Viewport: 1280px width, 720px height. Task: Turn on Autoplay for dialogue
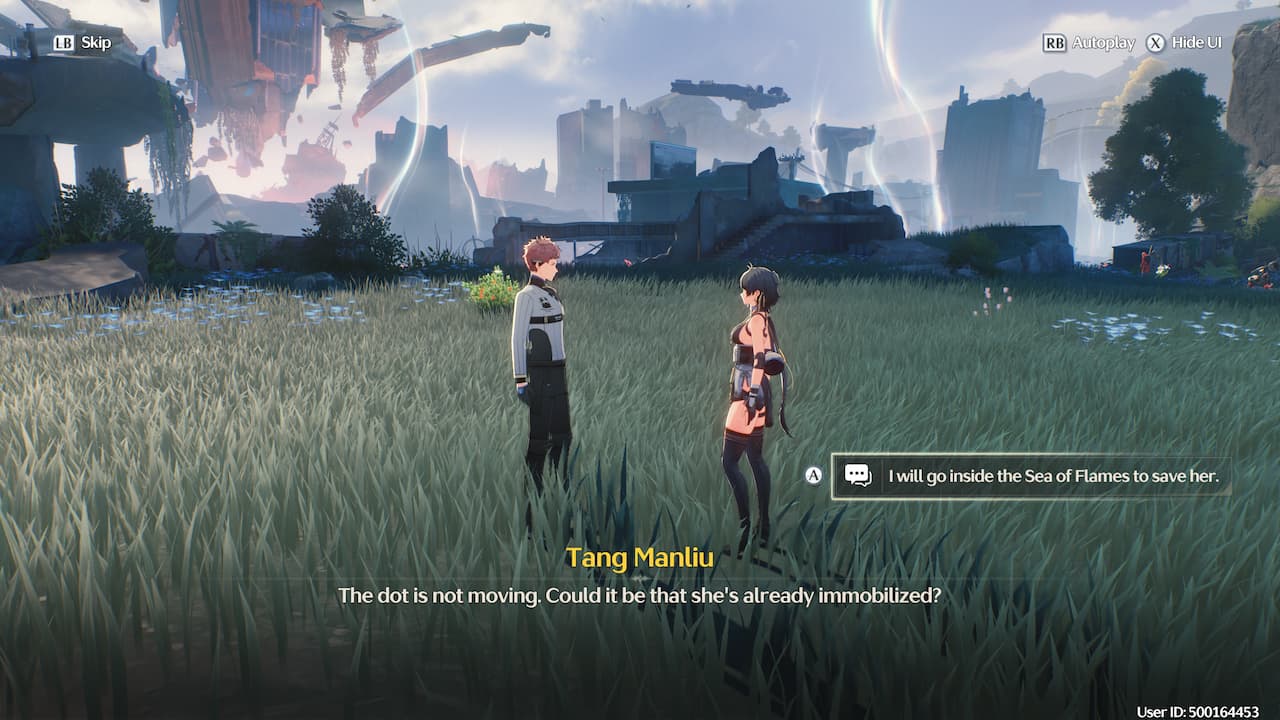[x=1090, y=43]
